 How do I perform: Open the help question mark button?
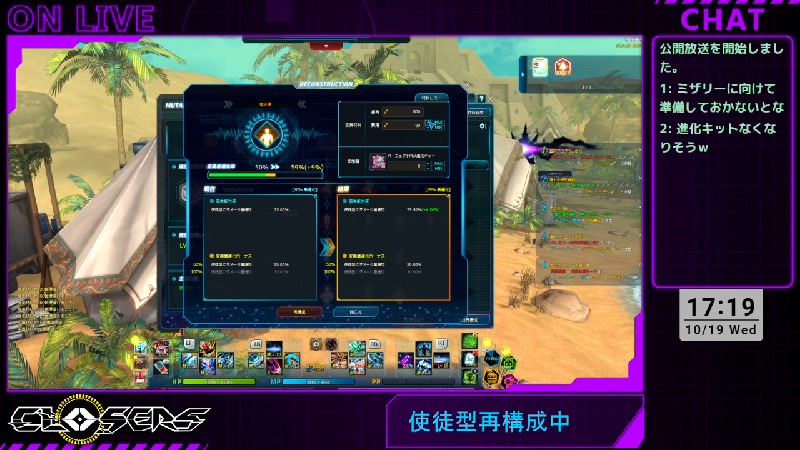(x=482, y=99)
